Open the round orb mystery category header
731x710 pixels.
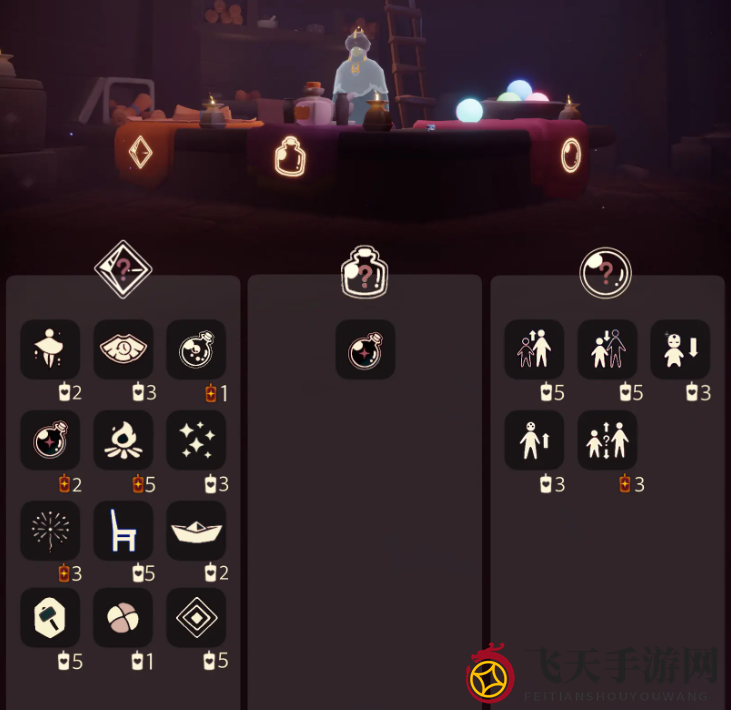[606, 272]
